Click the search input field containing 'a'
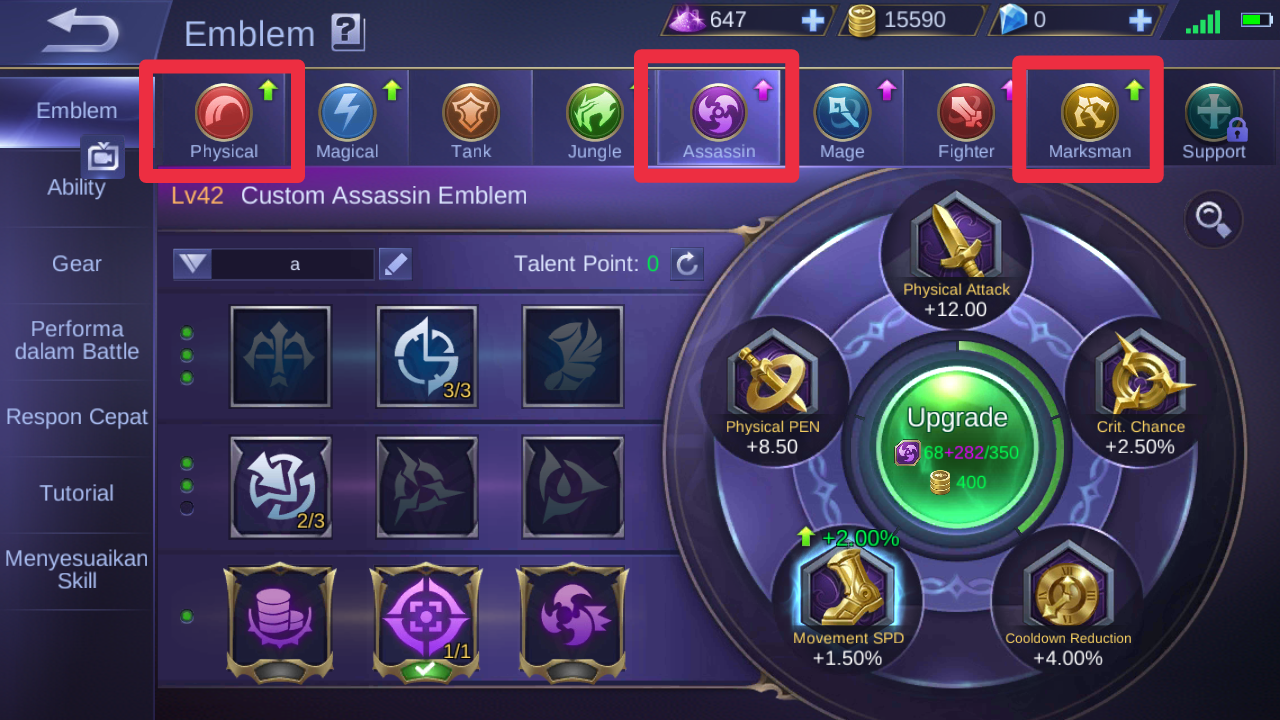The width and height of the screenshot is (1280, 720). pyautogui.click(x=293, y=264)
